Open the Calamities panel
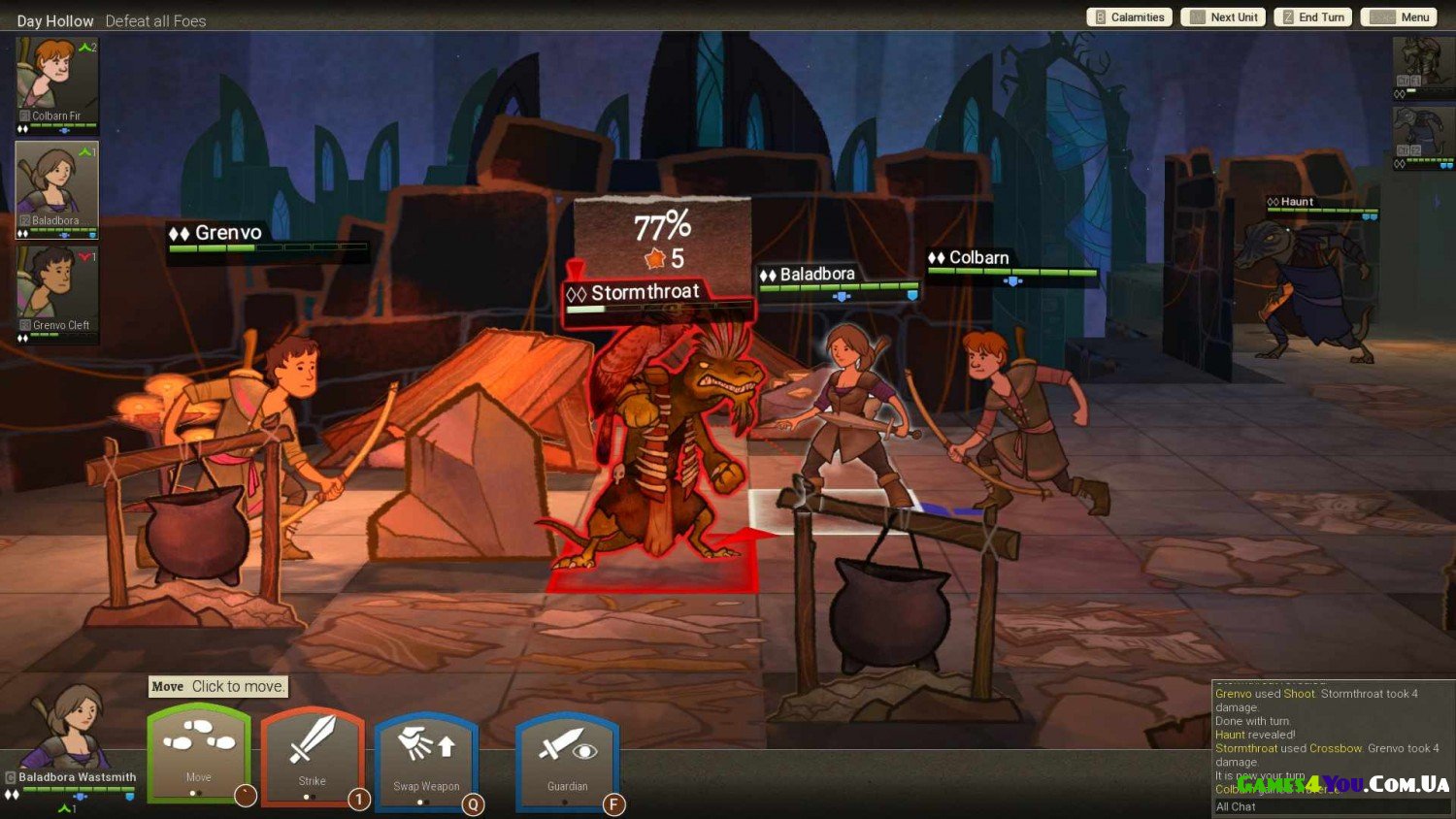 [x=1129, y=17]
